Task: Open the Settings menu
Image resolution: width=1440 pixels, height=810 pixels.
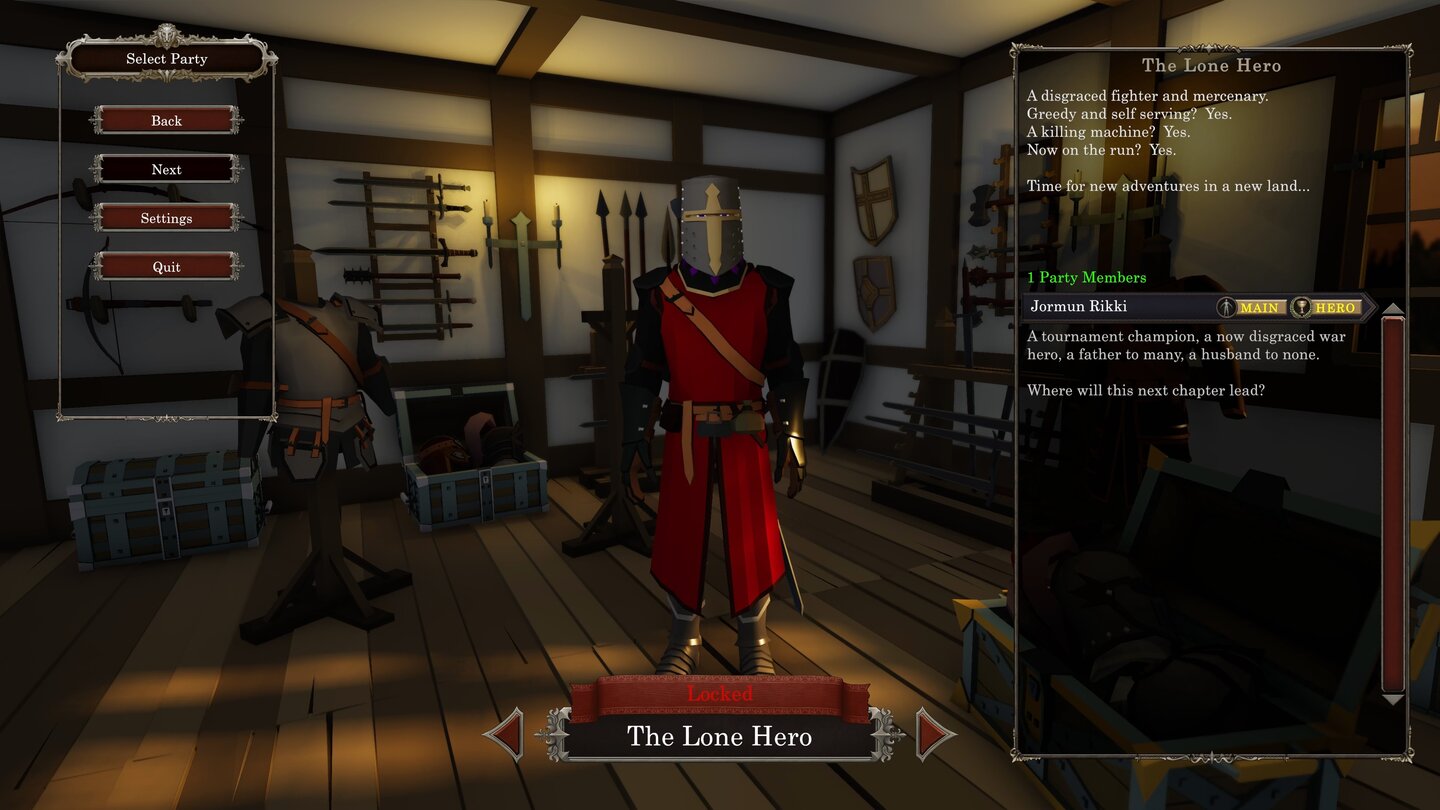Action: point(166,218)
